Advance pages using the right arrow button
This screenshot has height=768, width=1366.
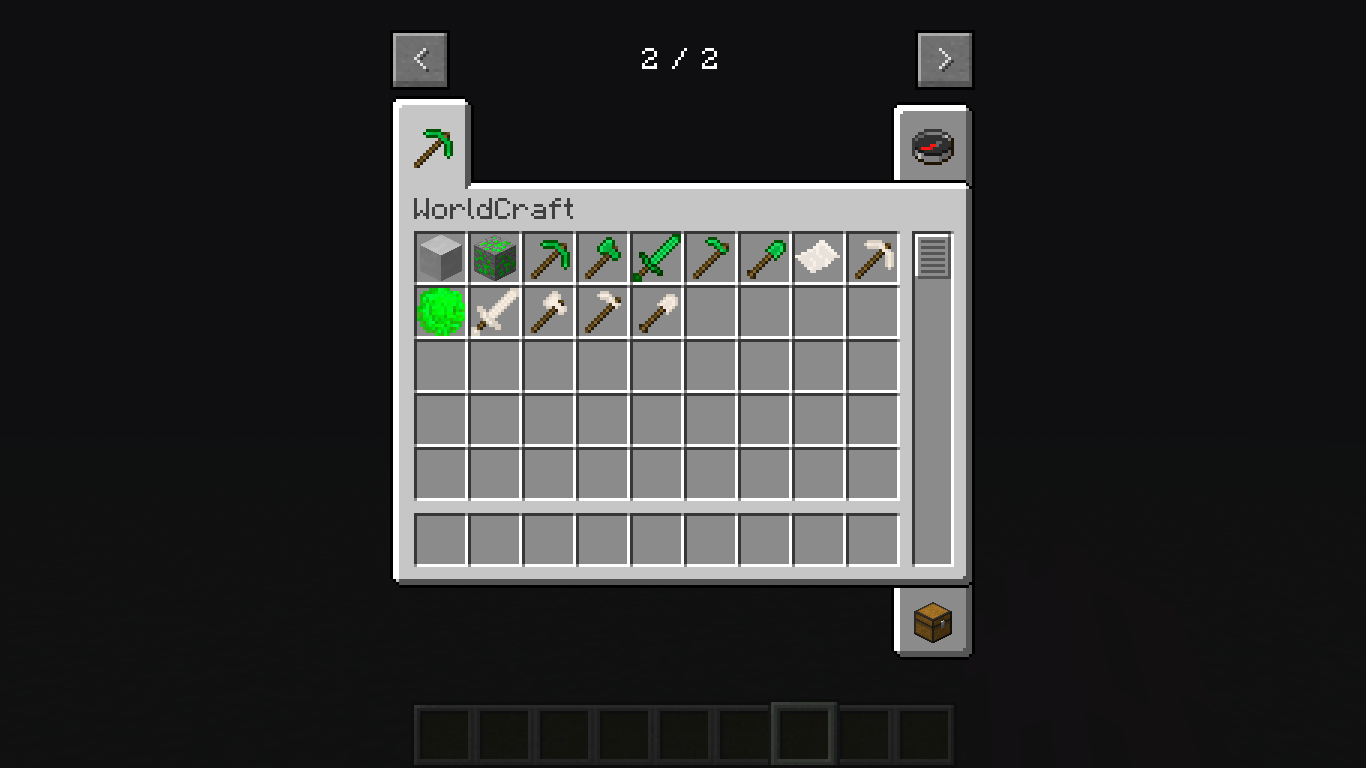(x=944, y=58)
